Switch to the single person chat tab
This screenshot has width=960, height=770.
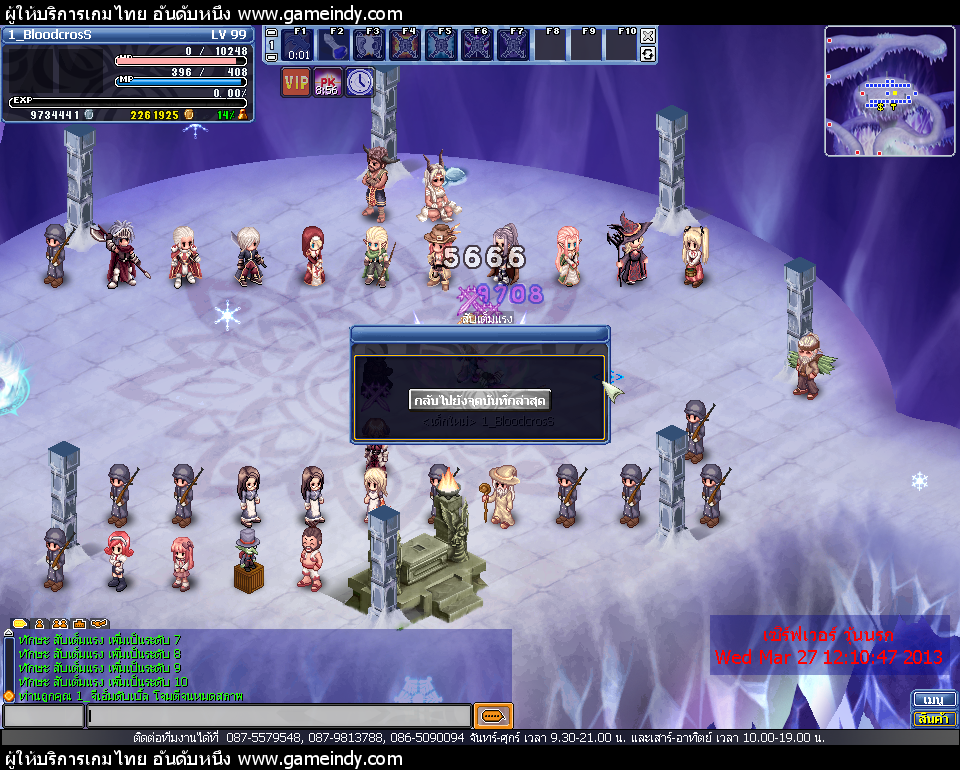tap(40, 623)
